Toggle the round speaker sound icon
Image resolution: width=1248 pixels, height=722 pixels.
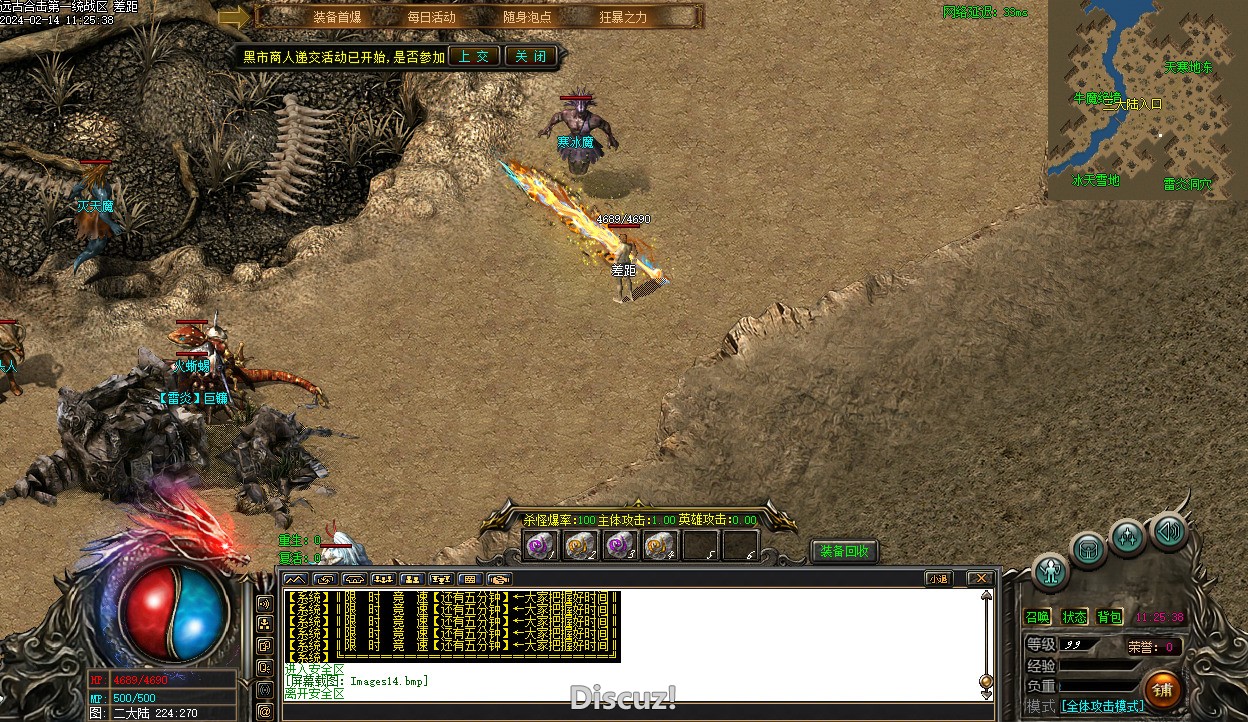point(1168,530)
